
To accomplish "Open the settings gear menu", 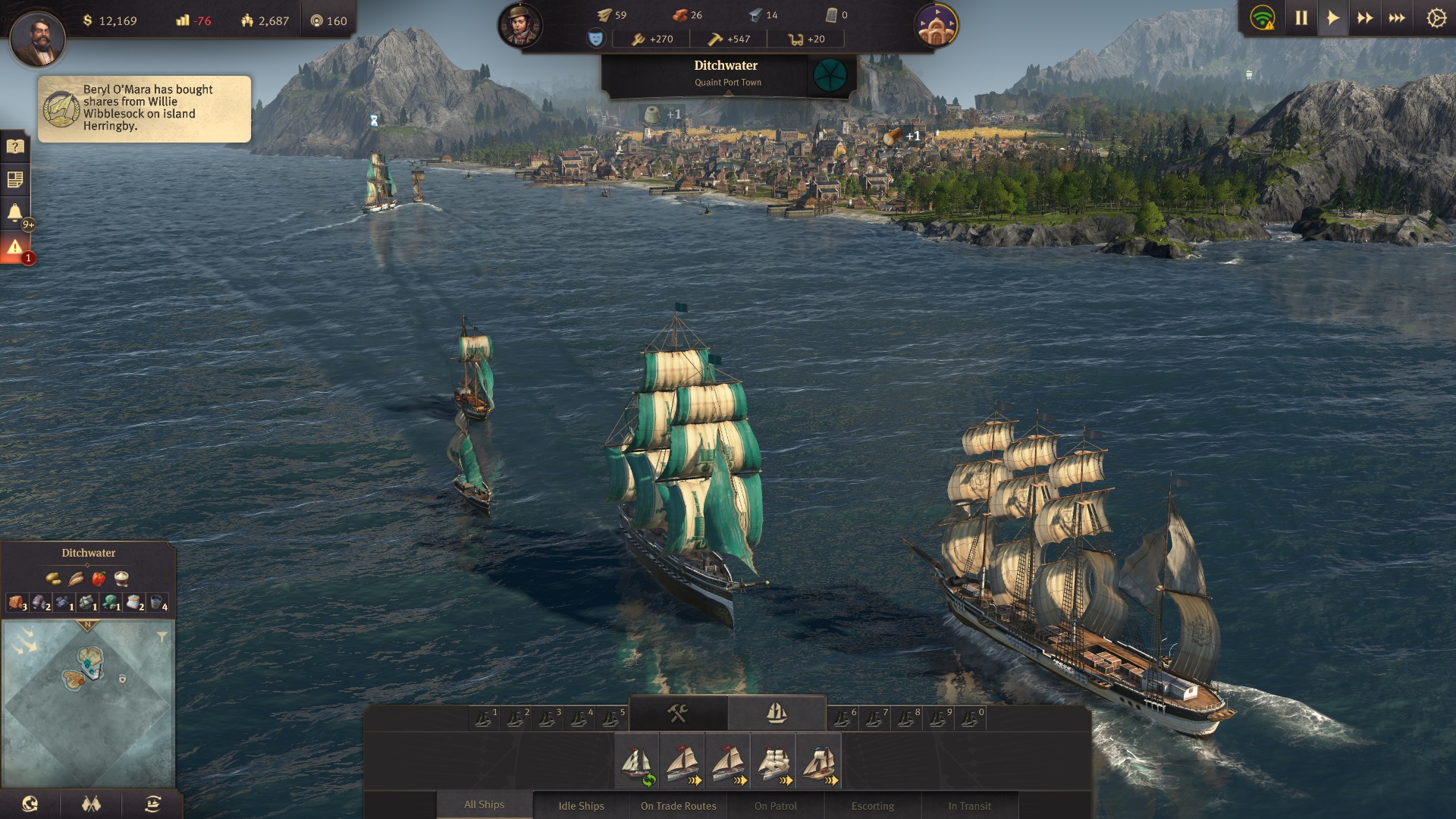I will tap(1436, 18).
